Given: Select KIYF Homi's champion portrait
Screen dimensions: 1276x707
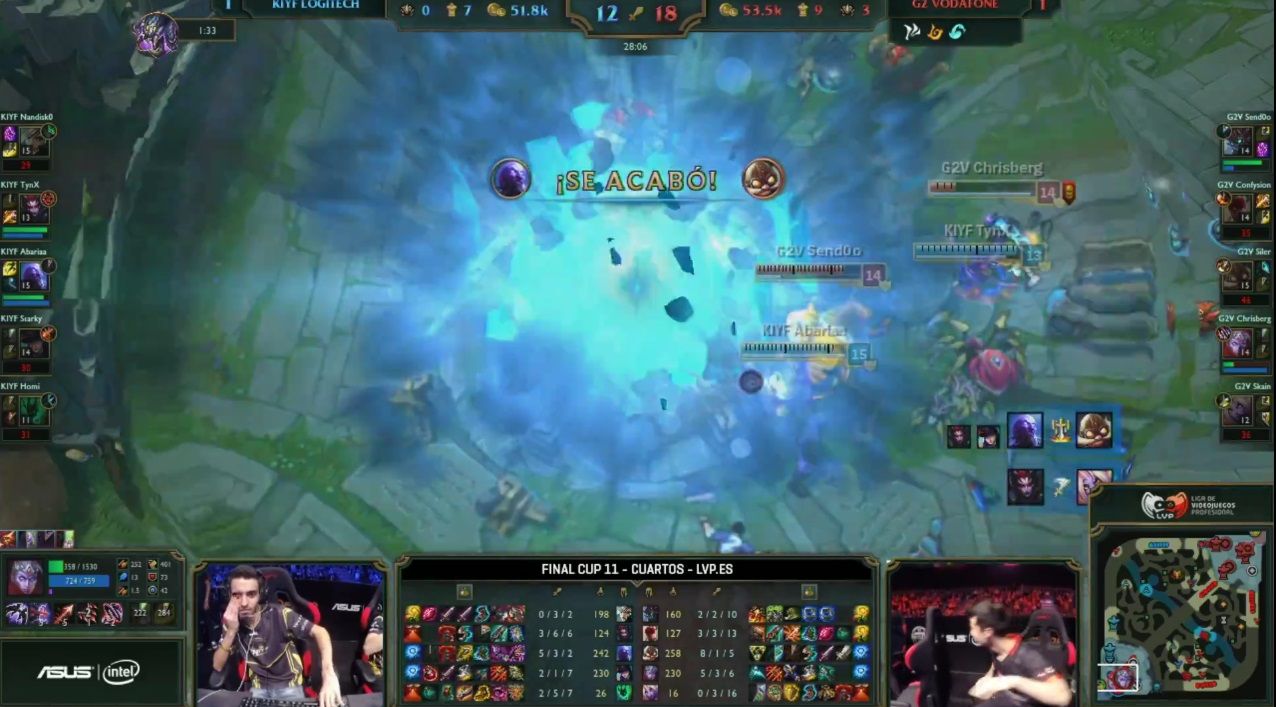Looking at the screenshot, I should click(33, 410).
